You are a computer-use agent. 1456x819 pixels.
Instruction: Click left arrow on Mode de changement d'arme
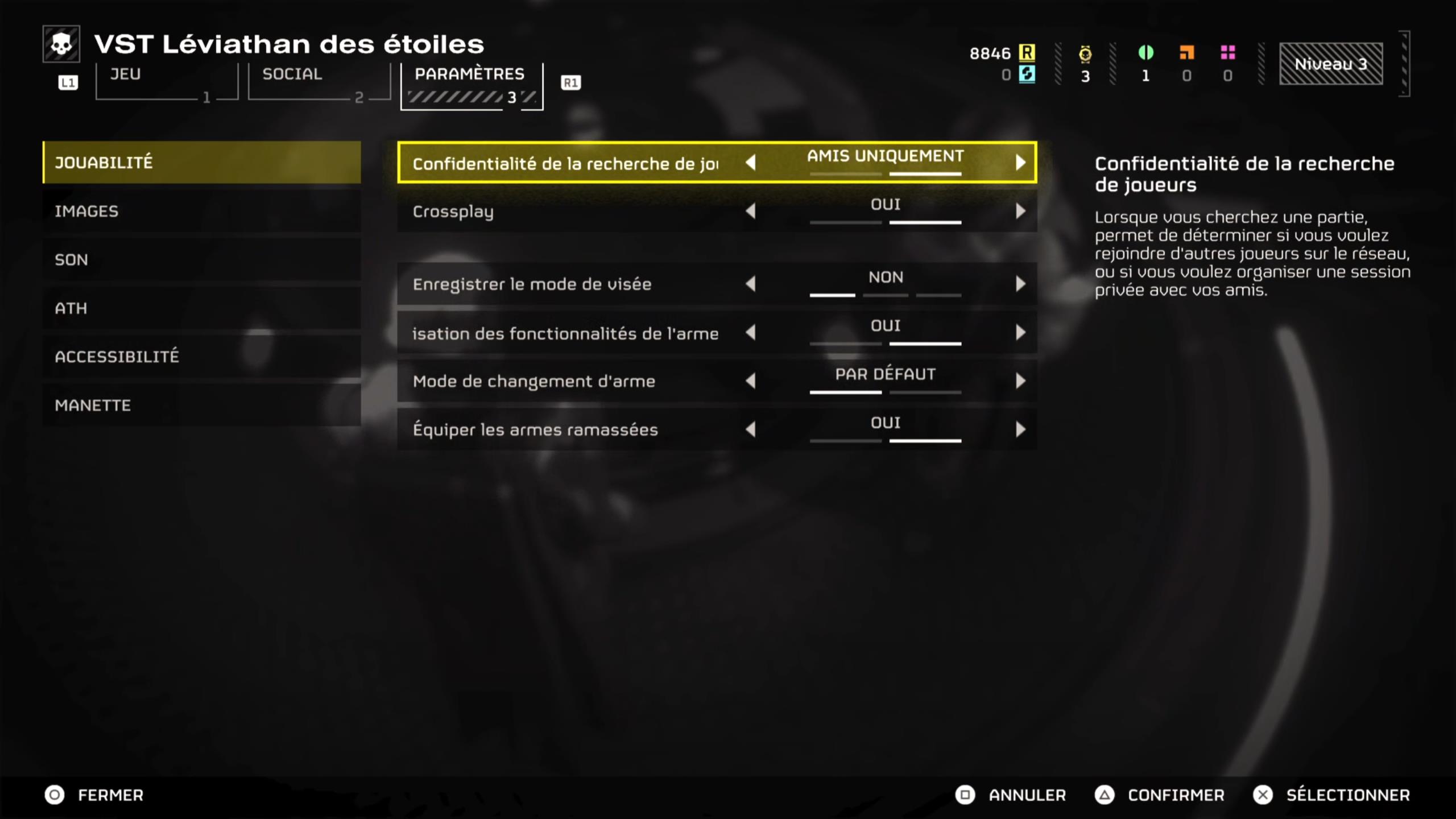point(752,381)
